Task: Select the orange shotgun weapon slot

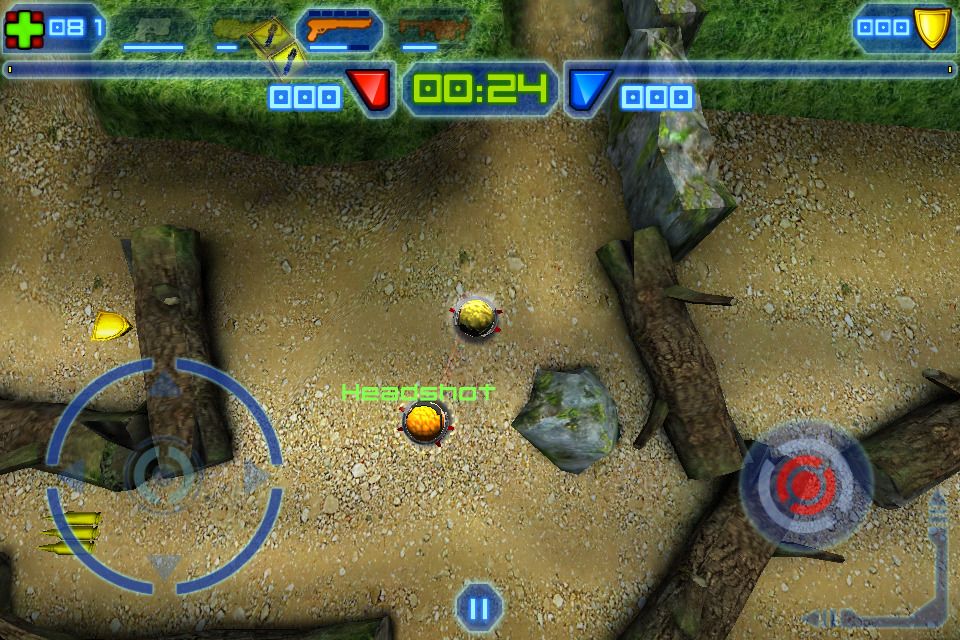Action: coord(339,29)
